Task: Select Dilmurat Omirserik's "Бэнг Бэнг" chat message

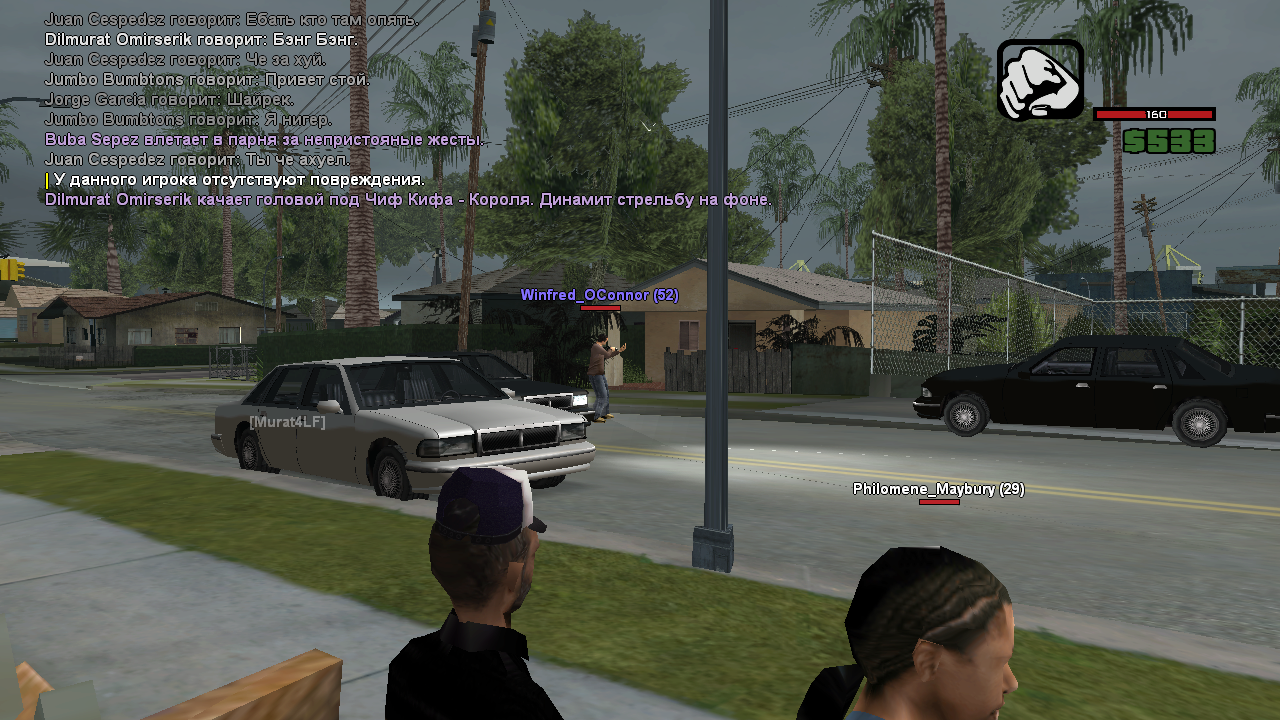Action: coord(201,40)
